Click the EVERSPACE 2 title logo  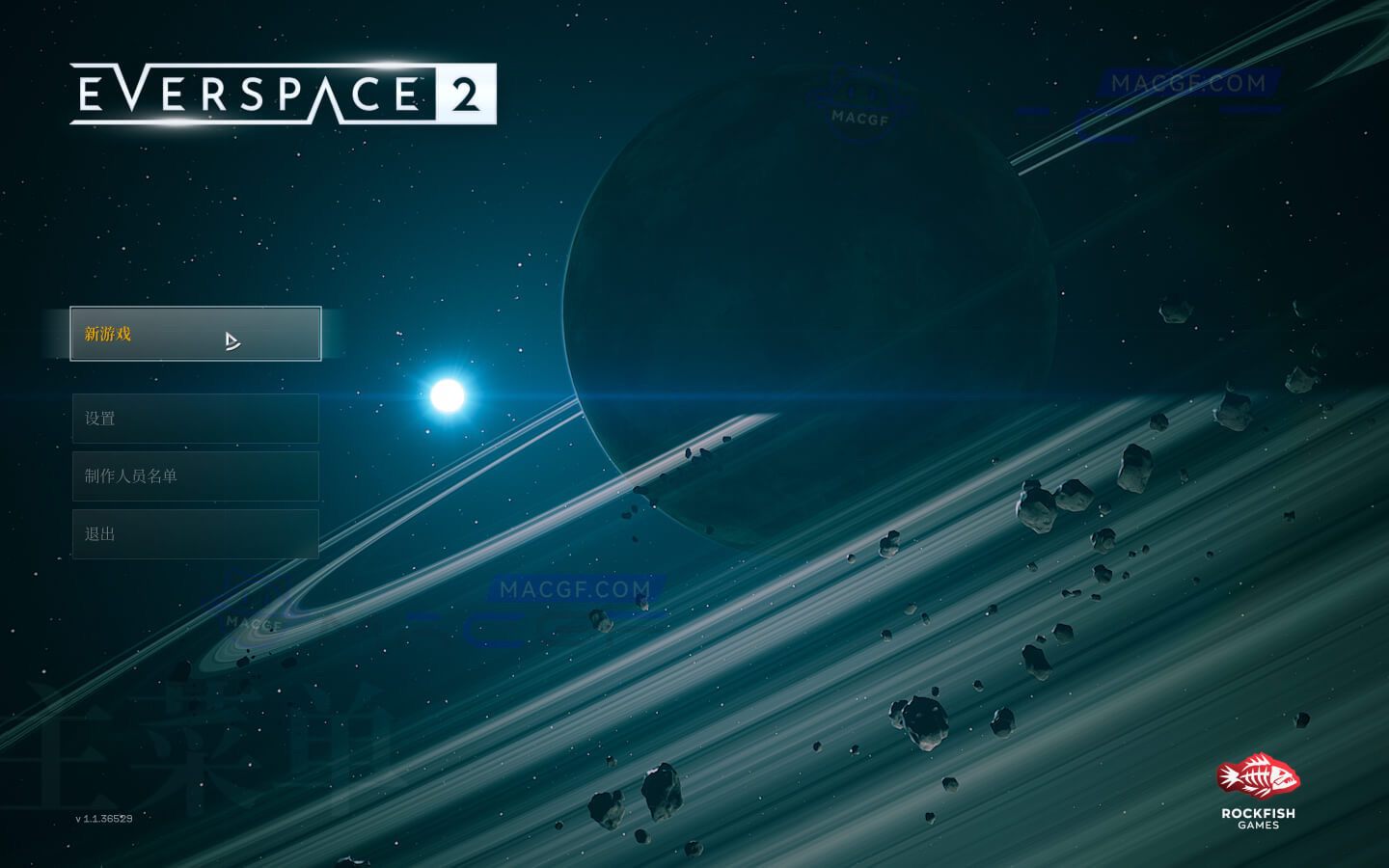tap(285, 95)
